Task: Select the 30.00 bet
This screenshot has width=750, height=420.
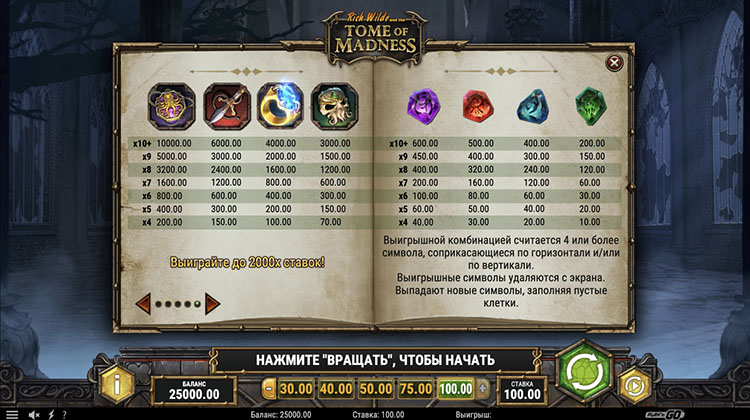Action: tap(295, 388)
